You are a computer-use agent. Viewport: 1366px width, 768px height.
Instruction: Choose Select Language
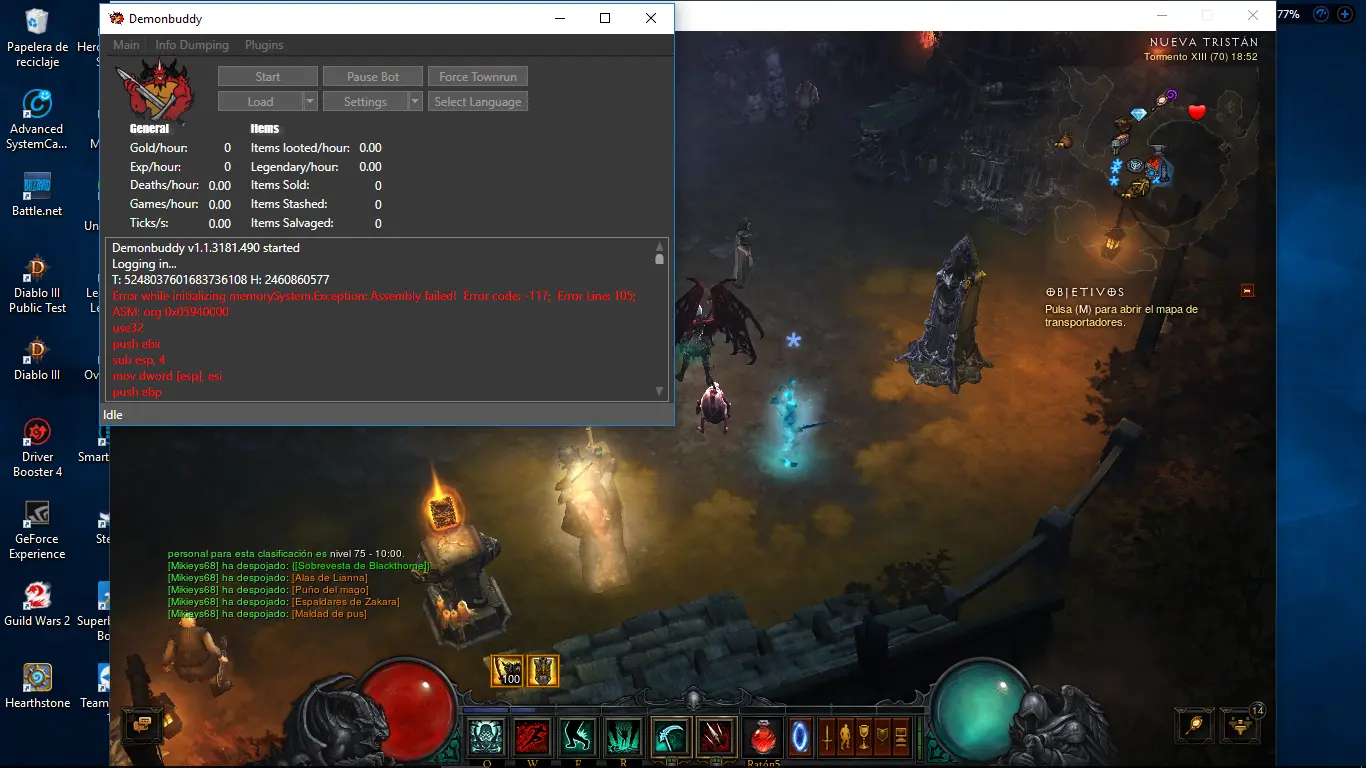[x=477, y=102]
